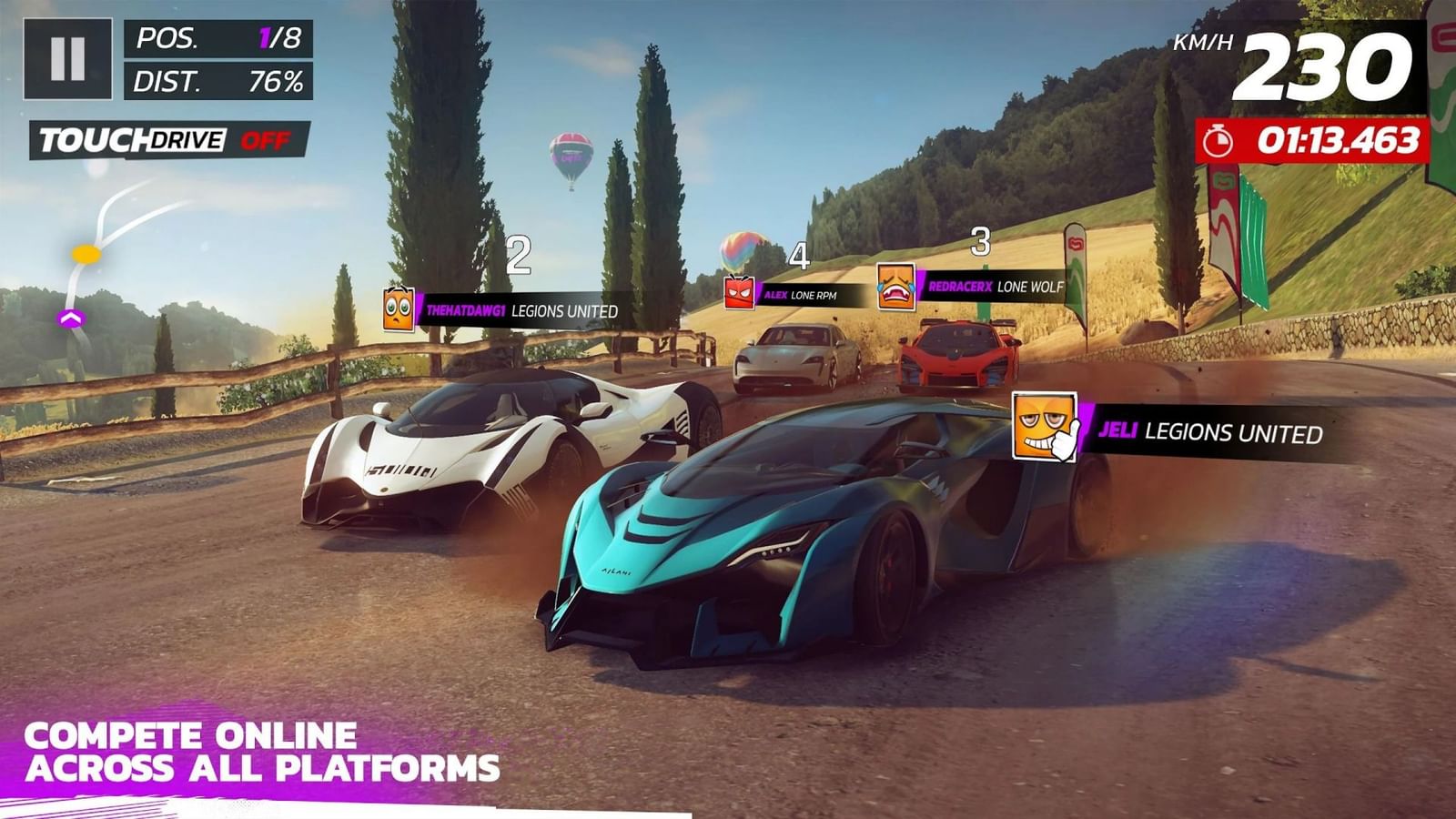
Task: Click the player position marker on minimap
Action: (87, 256)
